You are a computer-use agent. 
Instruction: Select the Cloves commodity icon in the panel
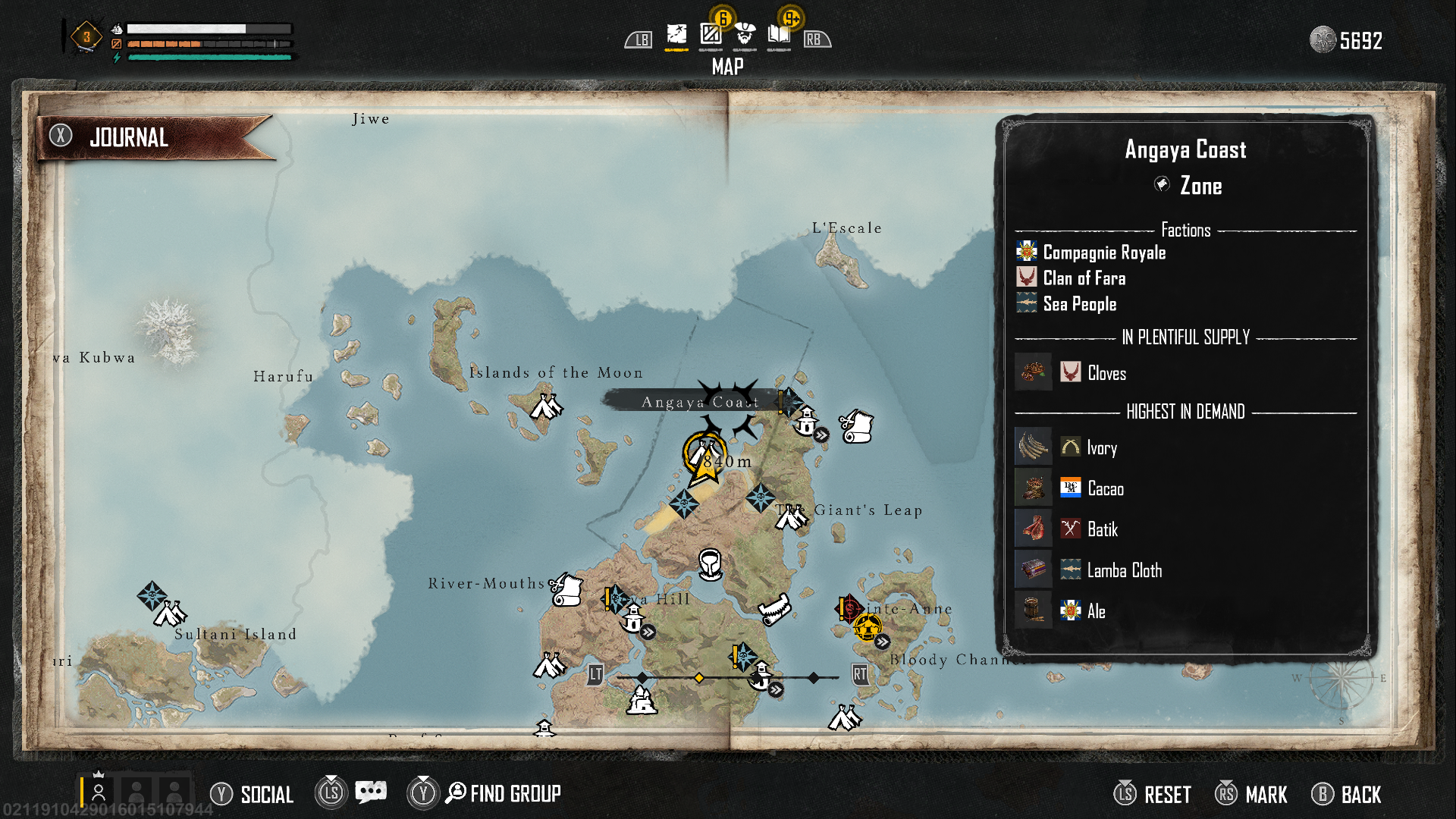coord(1033,372)
